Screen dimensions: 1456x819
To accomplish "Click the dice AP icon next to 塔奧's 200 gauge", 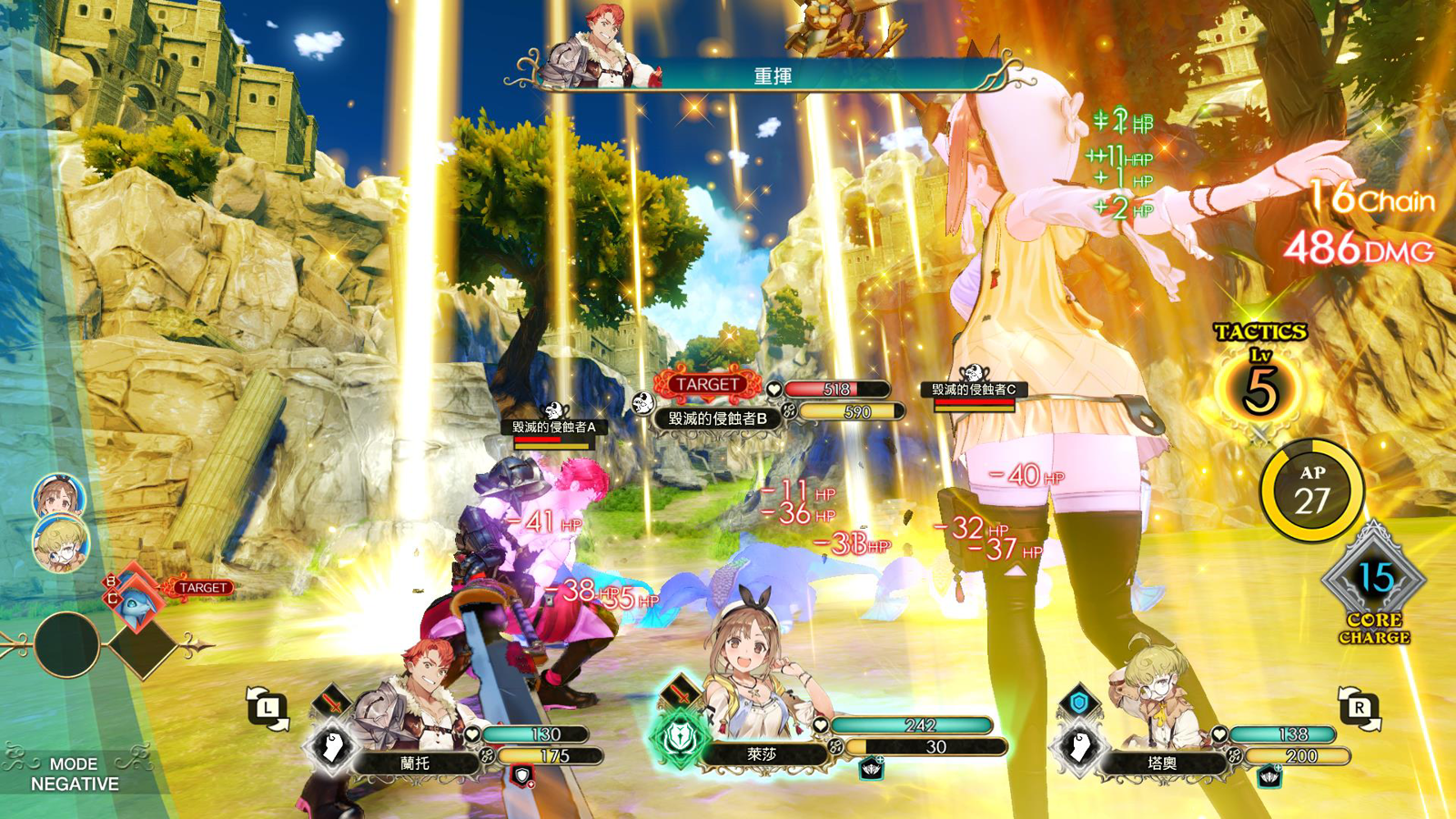I will [x=1233, y=756].
